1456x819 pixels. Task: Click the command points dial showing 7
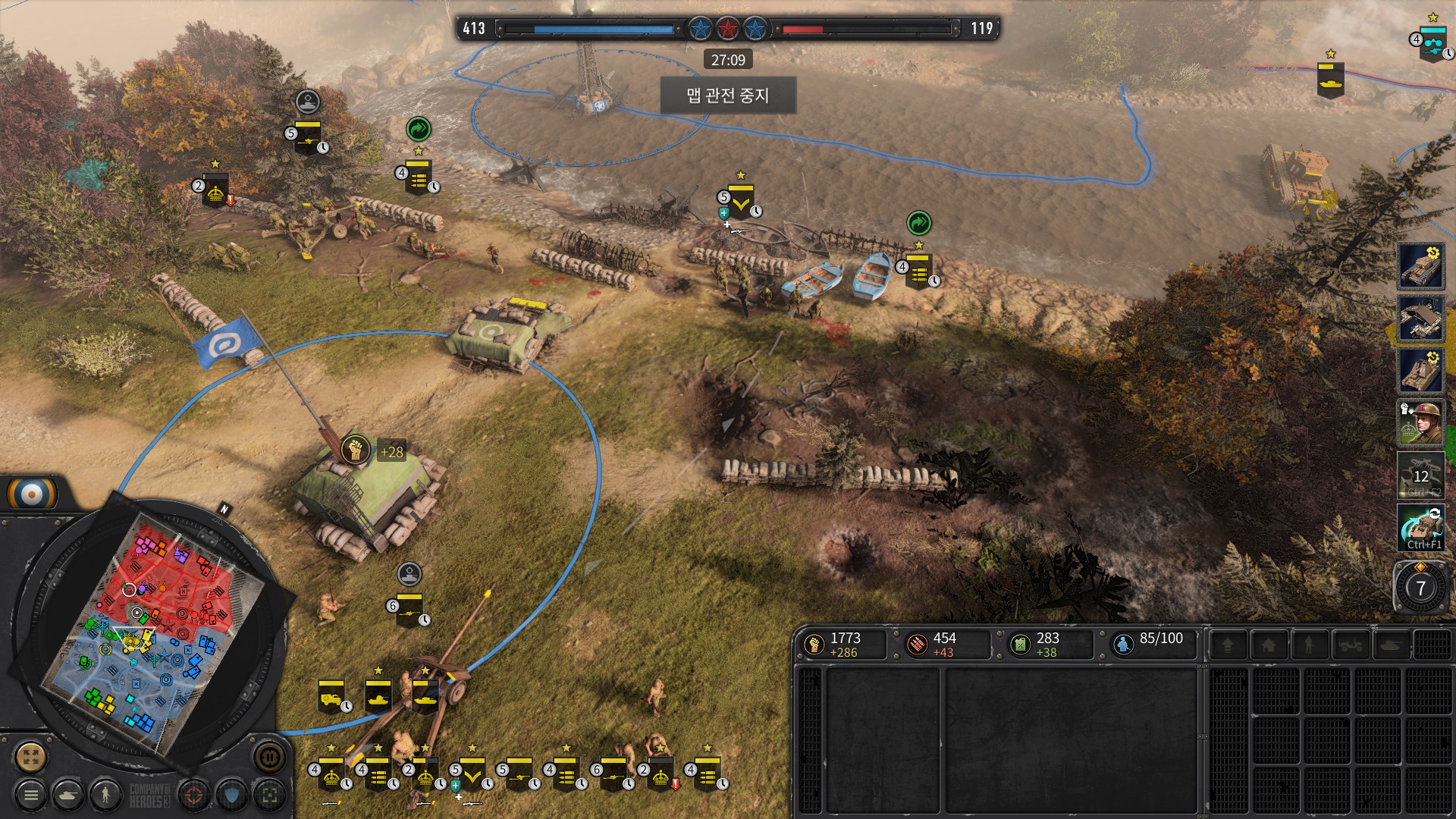(1420, 588)
